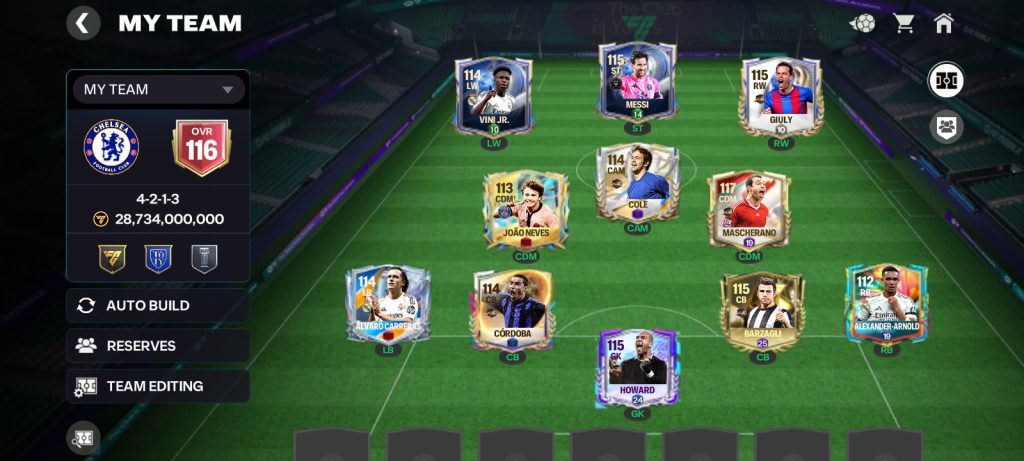Open the RESERVES list
Image resolution: width=1024 pixels, height=461 pixels.
coord(158,346)
